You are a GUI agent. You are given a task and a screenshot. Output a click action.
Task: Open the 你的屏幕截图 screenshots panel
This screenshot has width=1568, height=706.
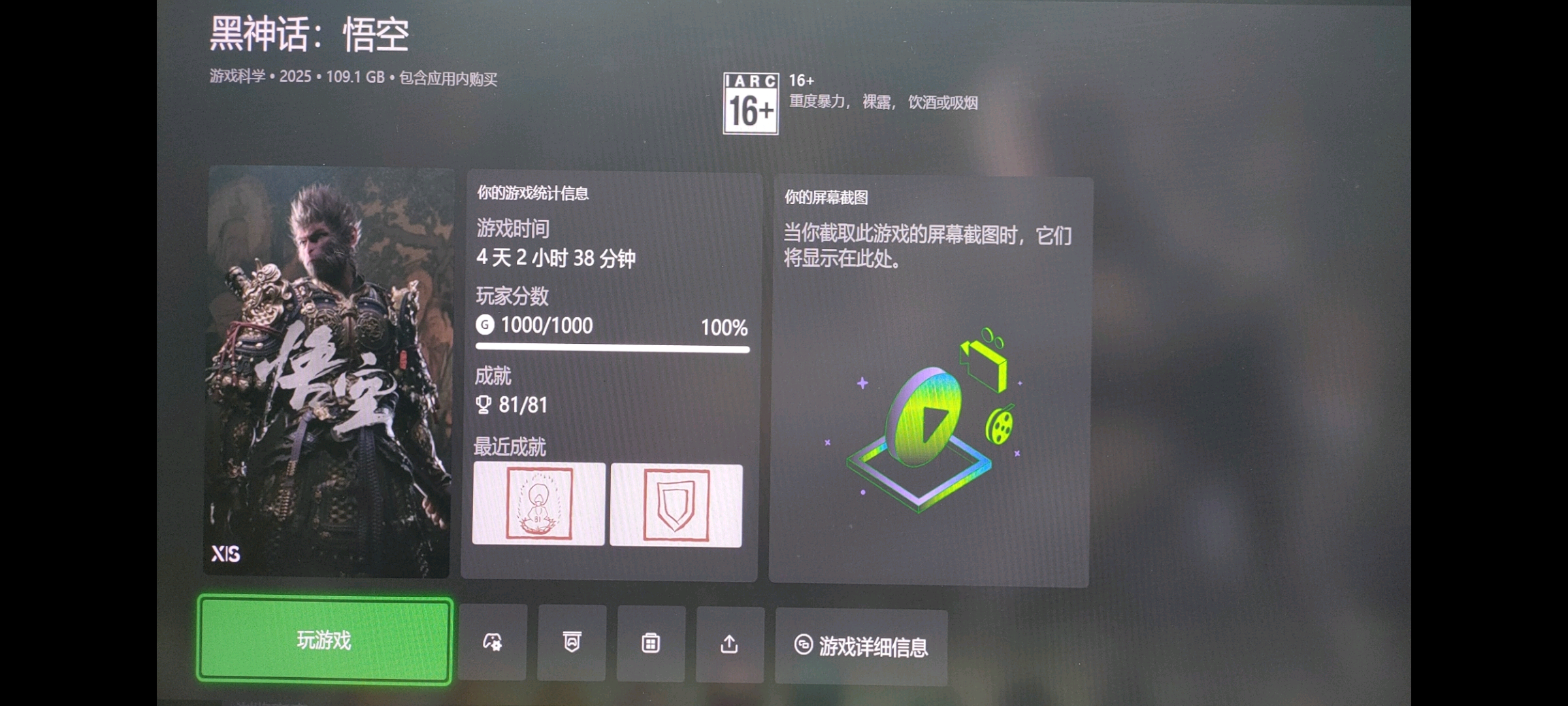[x=929, y=382]
